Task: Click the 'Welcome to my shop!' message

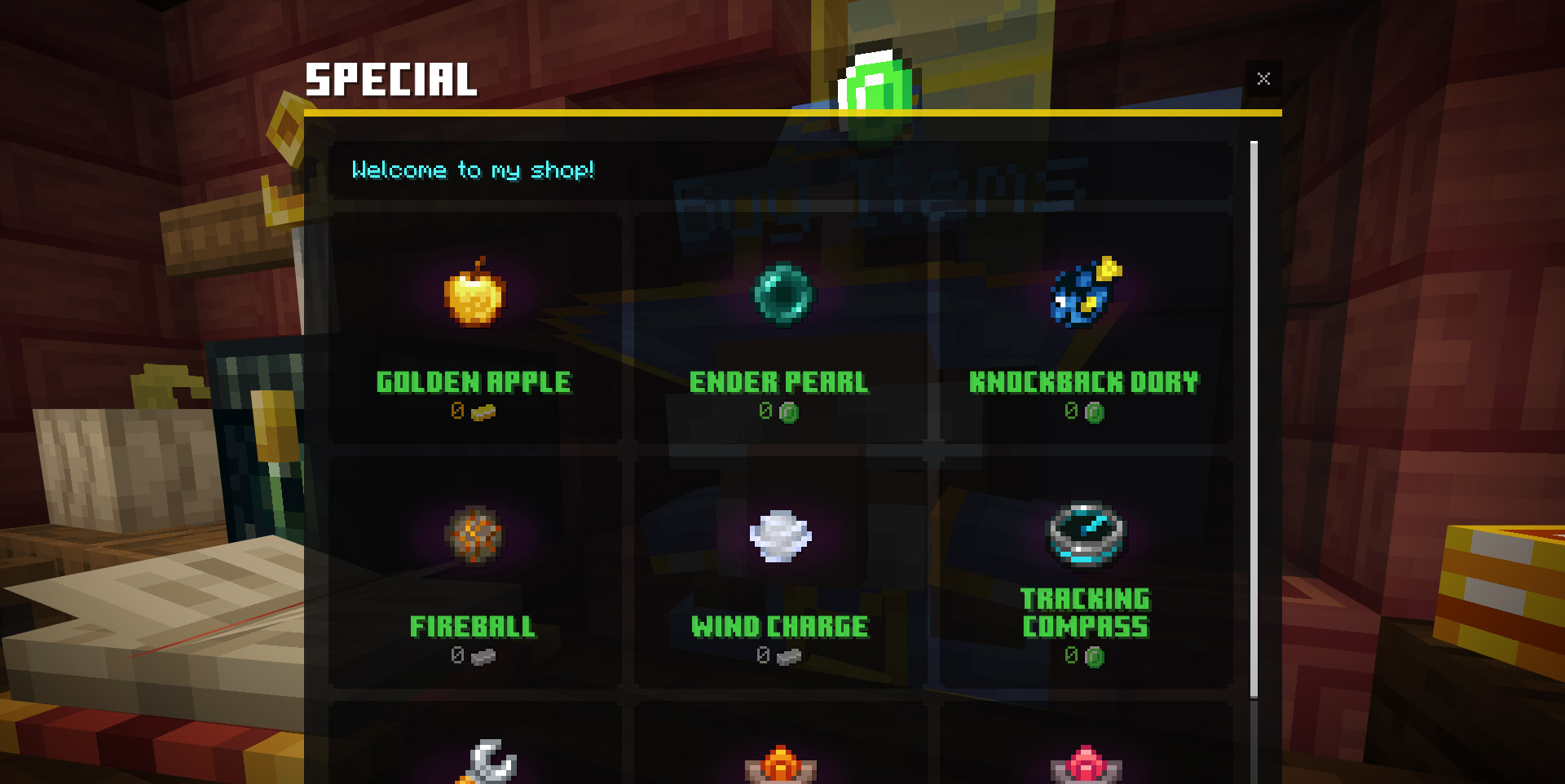Action: point(473,170)
